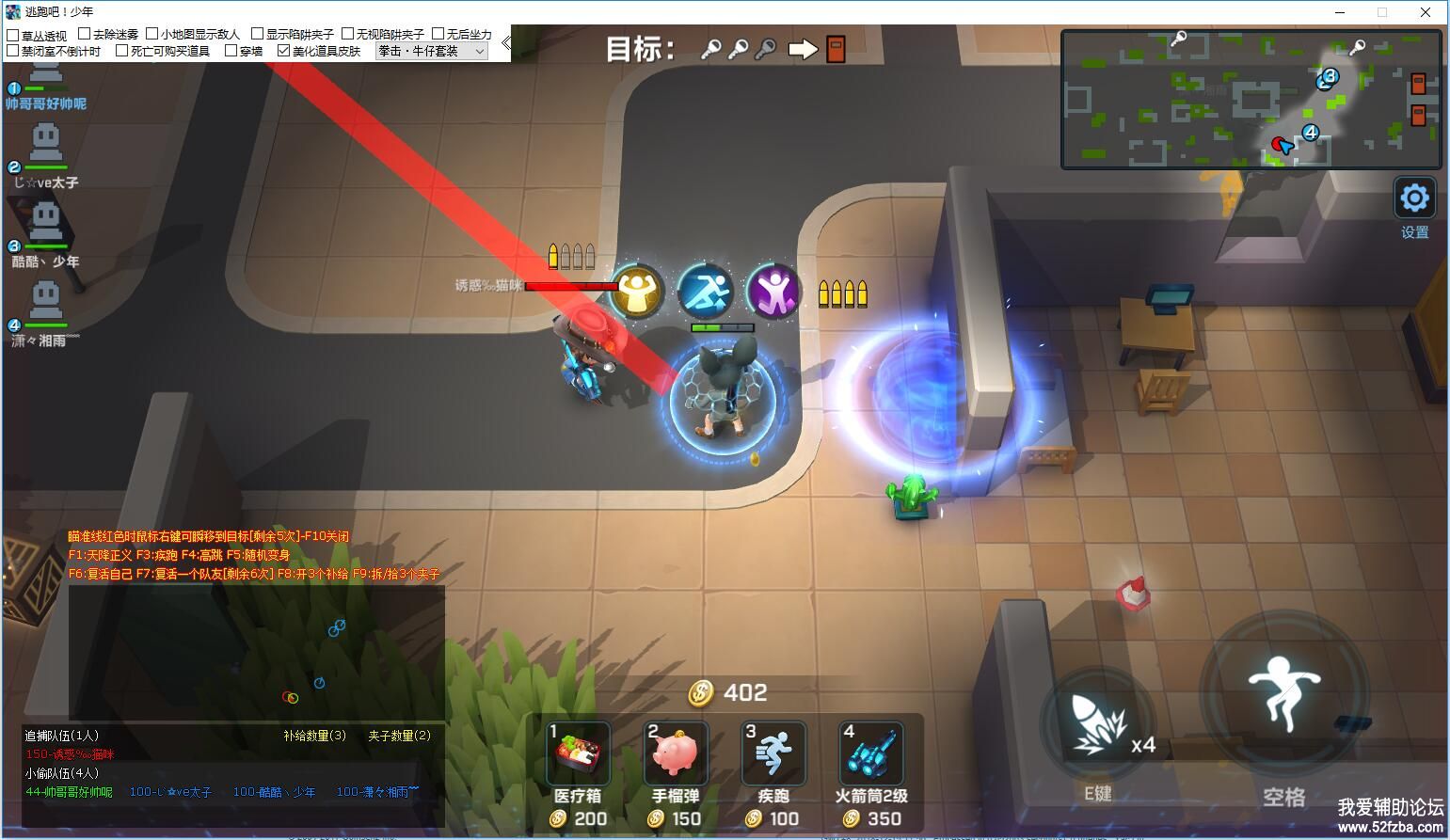Close the game window
The width and height of the screenshot is (1450, 840).
click(x=1426, y=12)
